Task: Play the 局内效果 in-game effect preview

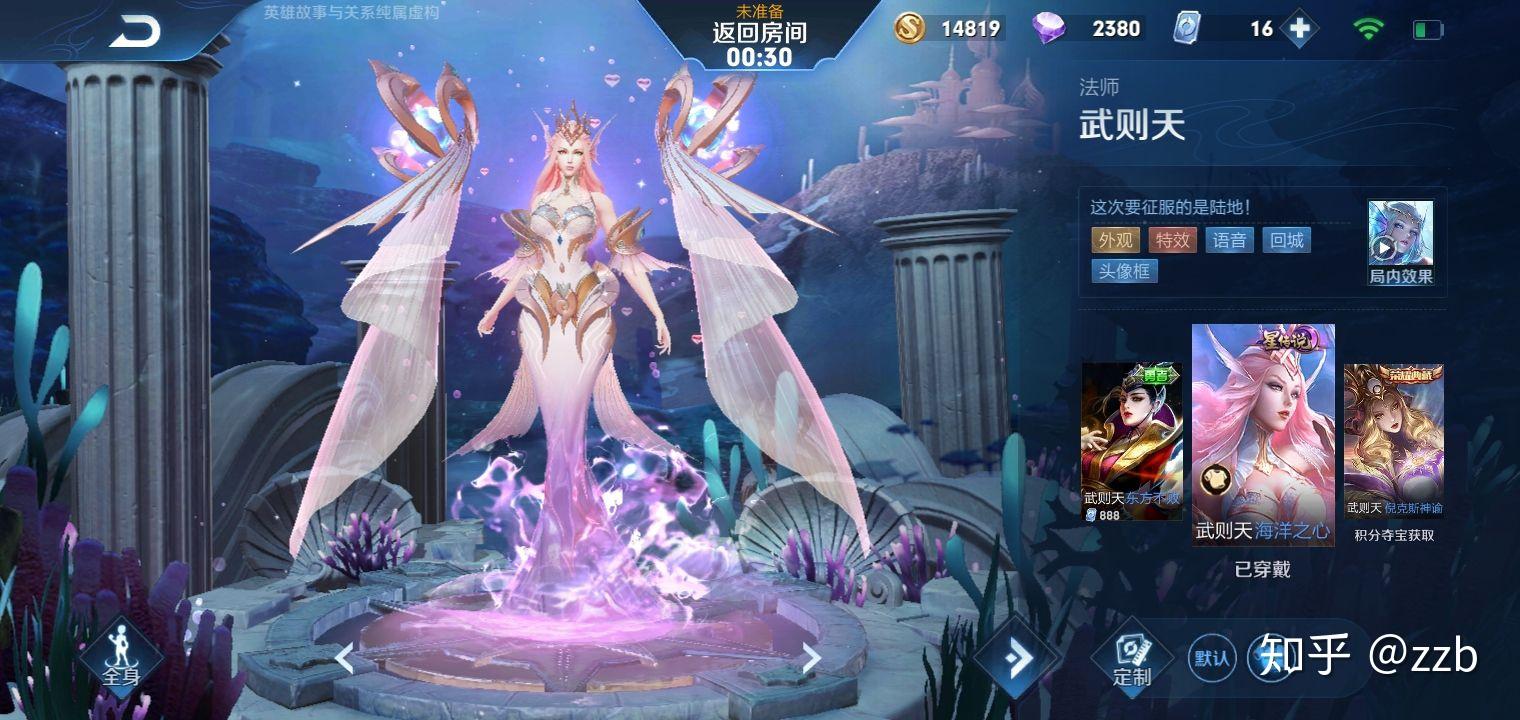Action: coord(1400,243)
